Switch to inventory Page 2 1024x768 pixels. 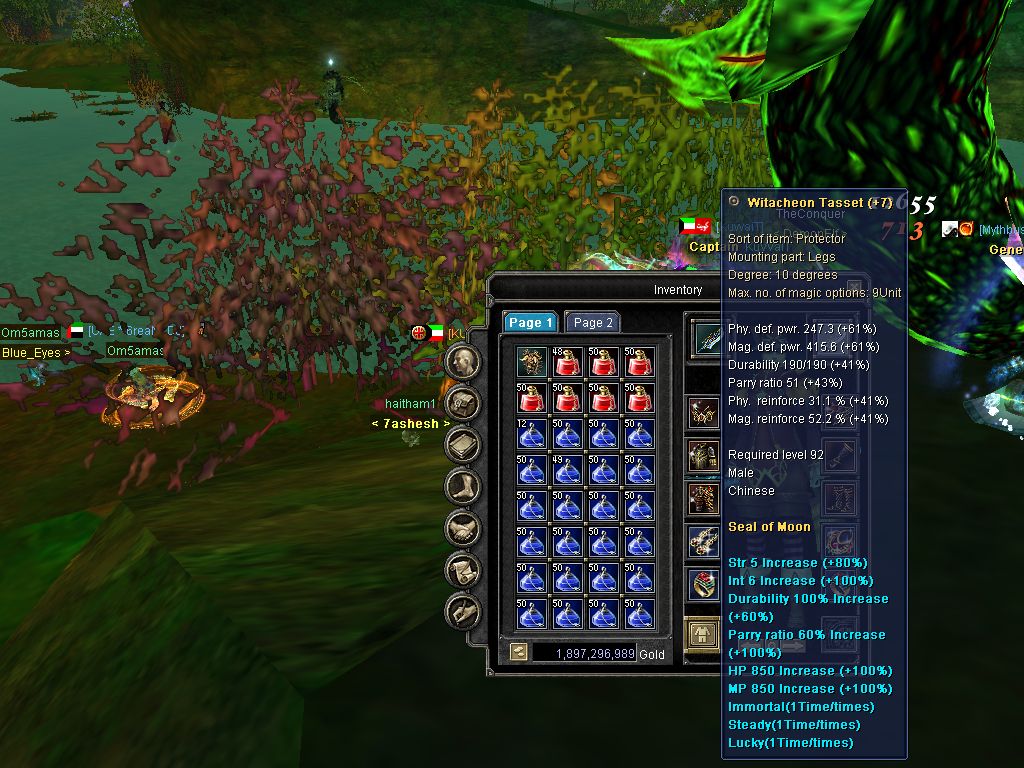tap(593, 322)
